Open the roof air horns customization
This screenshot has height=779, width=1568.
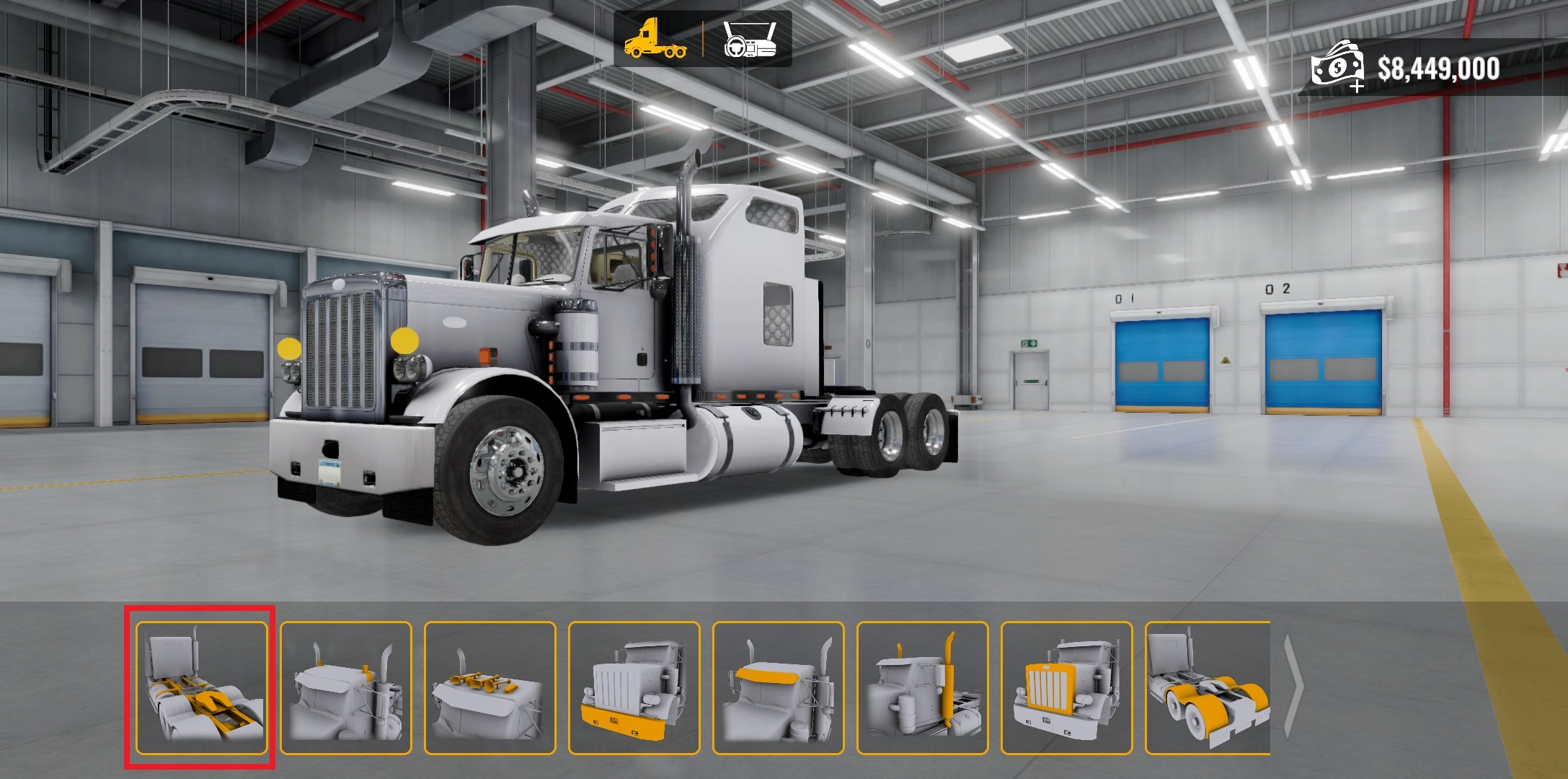tap(490, 687)
